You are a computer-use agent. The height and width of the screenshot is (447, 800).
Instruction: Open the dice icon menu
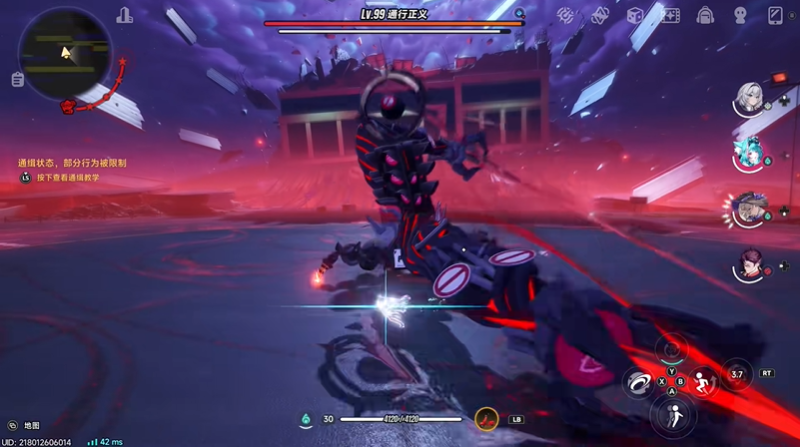[x=634, y=15]
